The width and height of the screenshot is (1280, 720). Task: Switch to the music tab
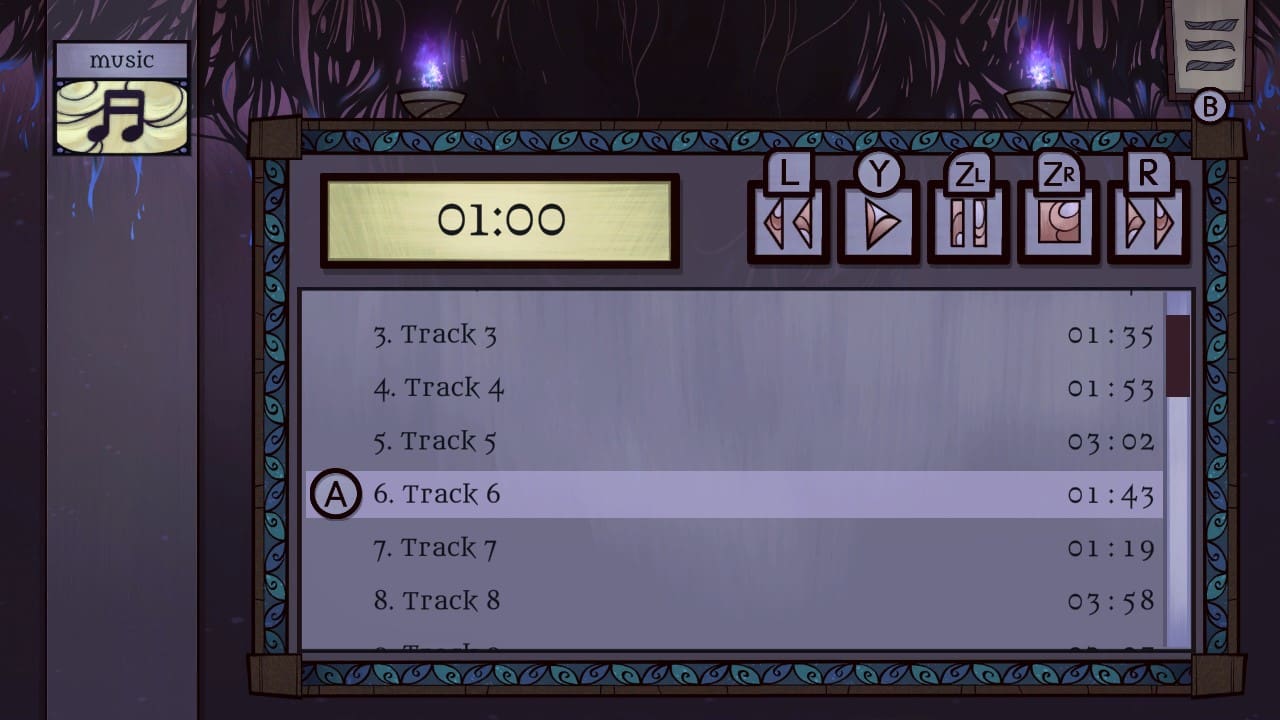pyautogui.click(x=120, y=60)
